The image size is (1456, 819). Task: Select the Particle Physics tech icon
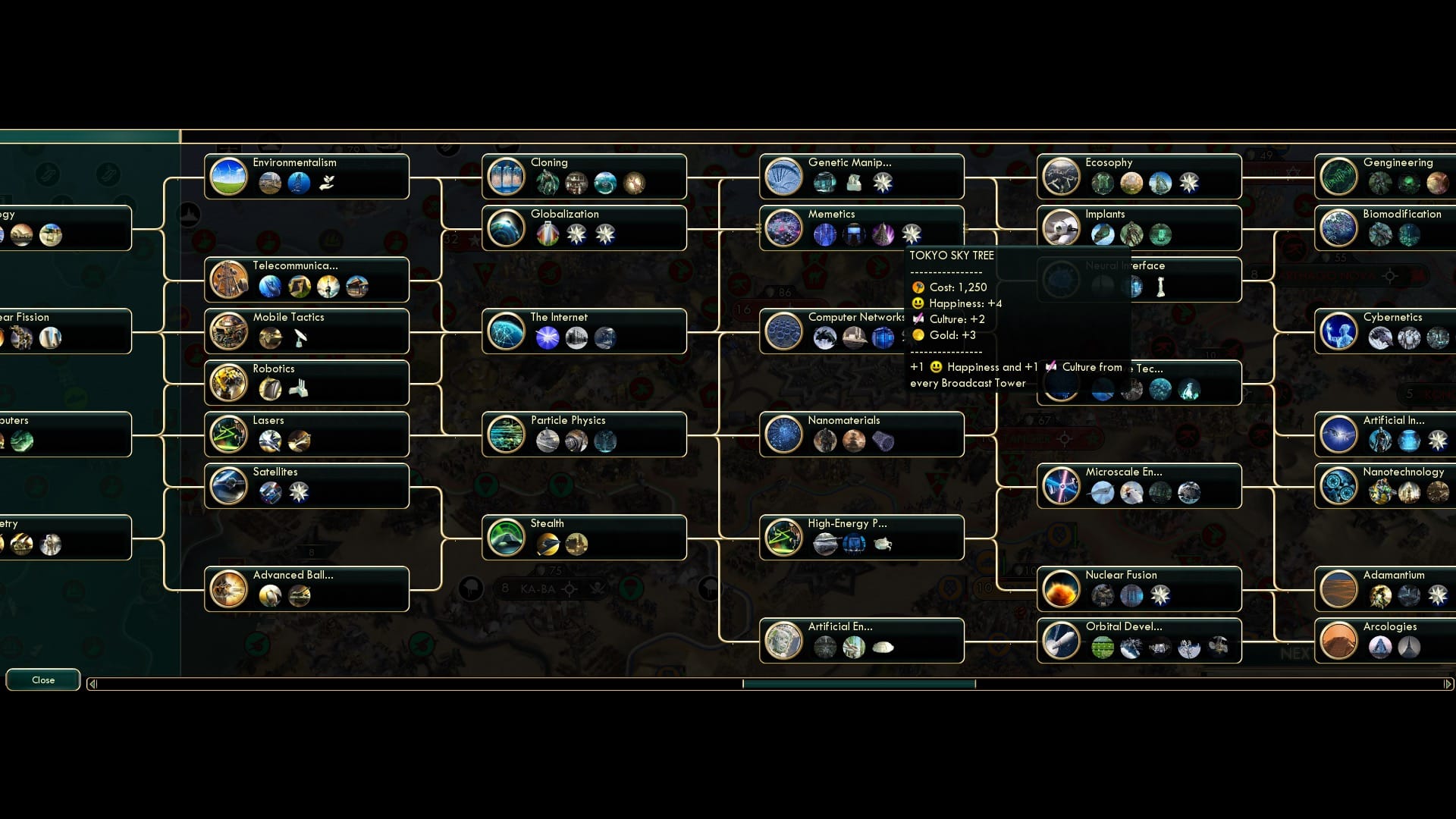tap(507, 435)
